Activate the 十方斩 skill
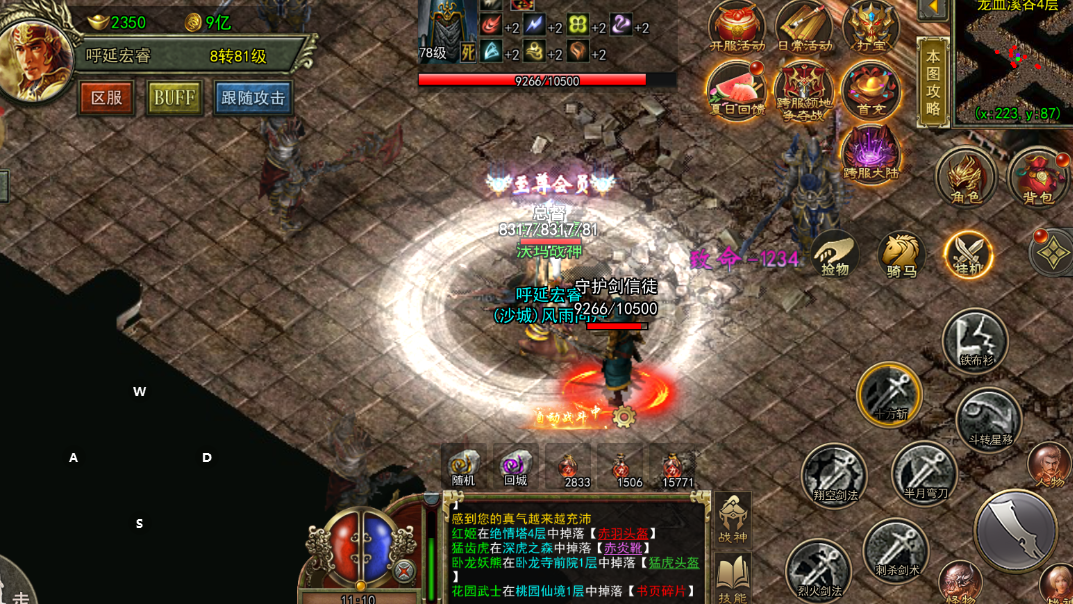Screen dimensions: 1073x604 [889, 394]
